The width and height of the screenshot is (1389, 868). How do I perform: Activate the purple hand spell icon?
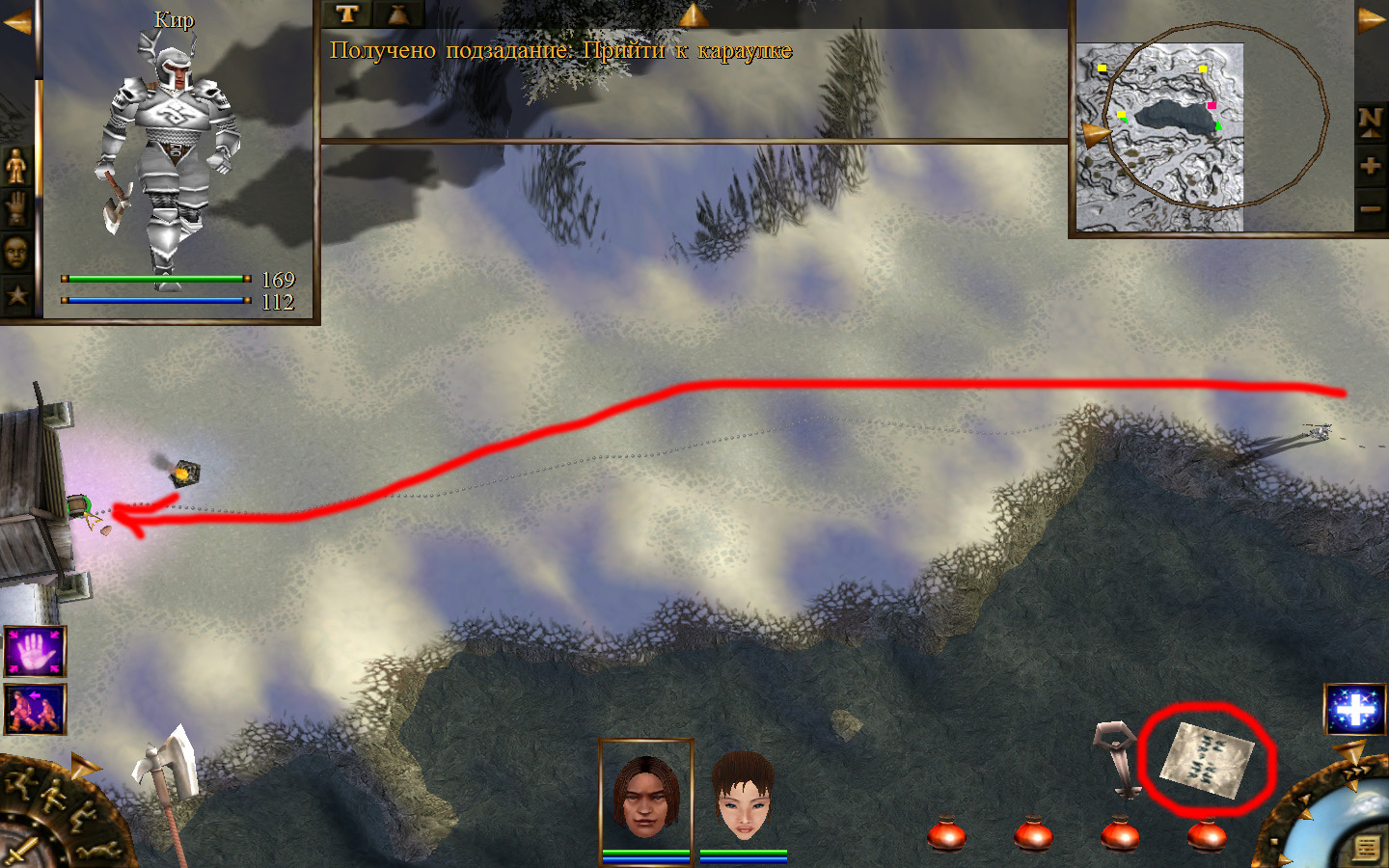tap(36, 651)
